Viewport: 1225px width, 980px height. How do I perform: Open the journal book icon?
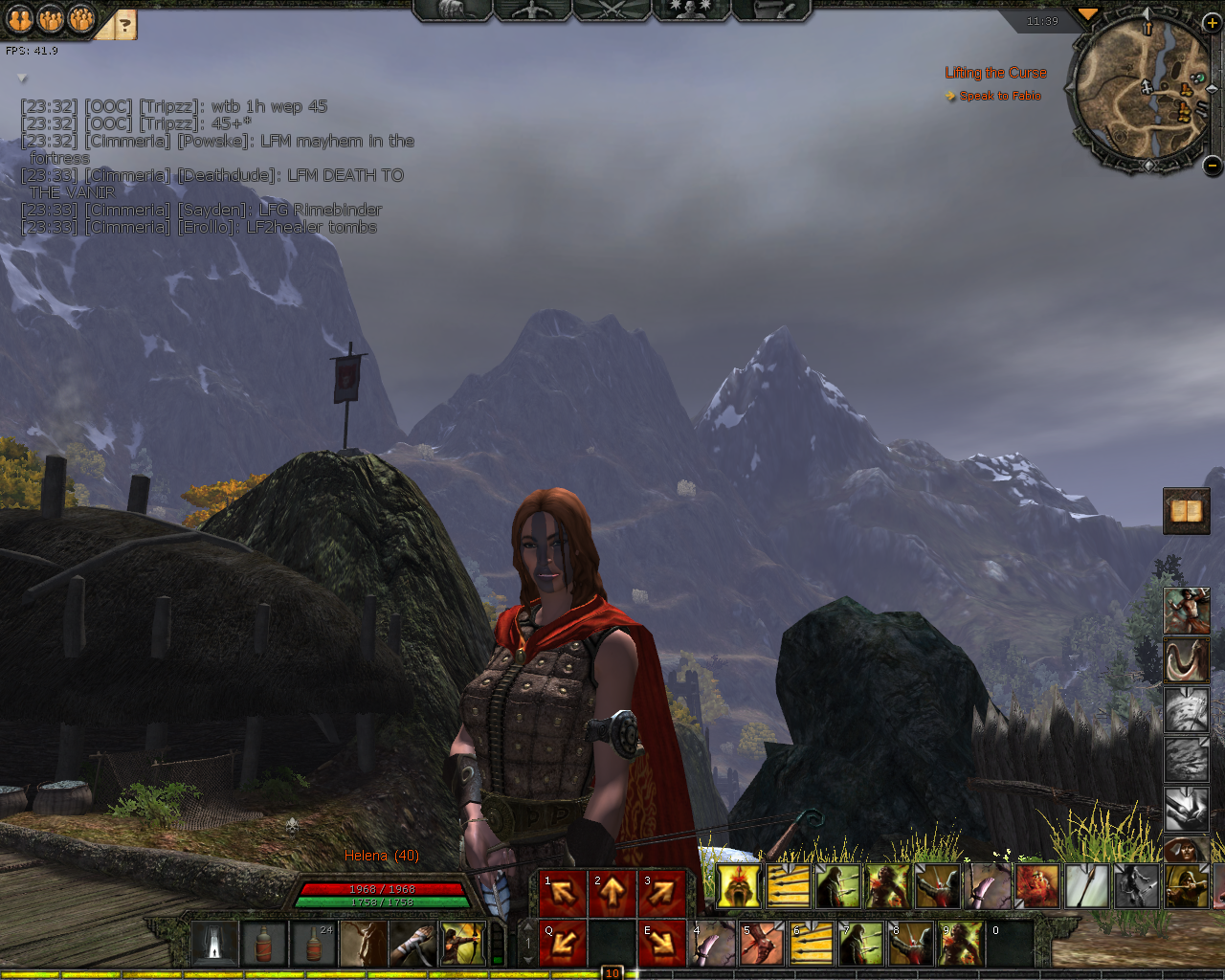point(1187,510)
